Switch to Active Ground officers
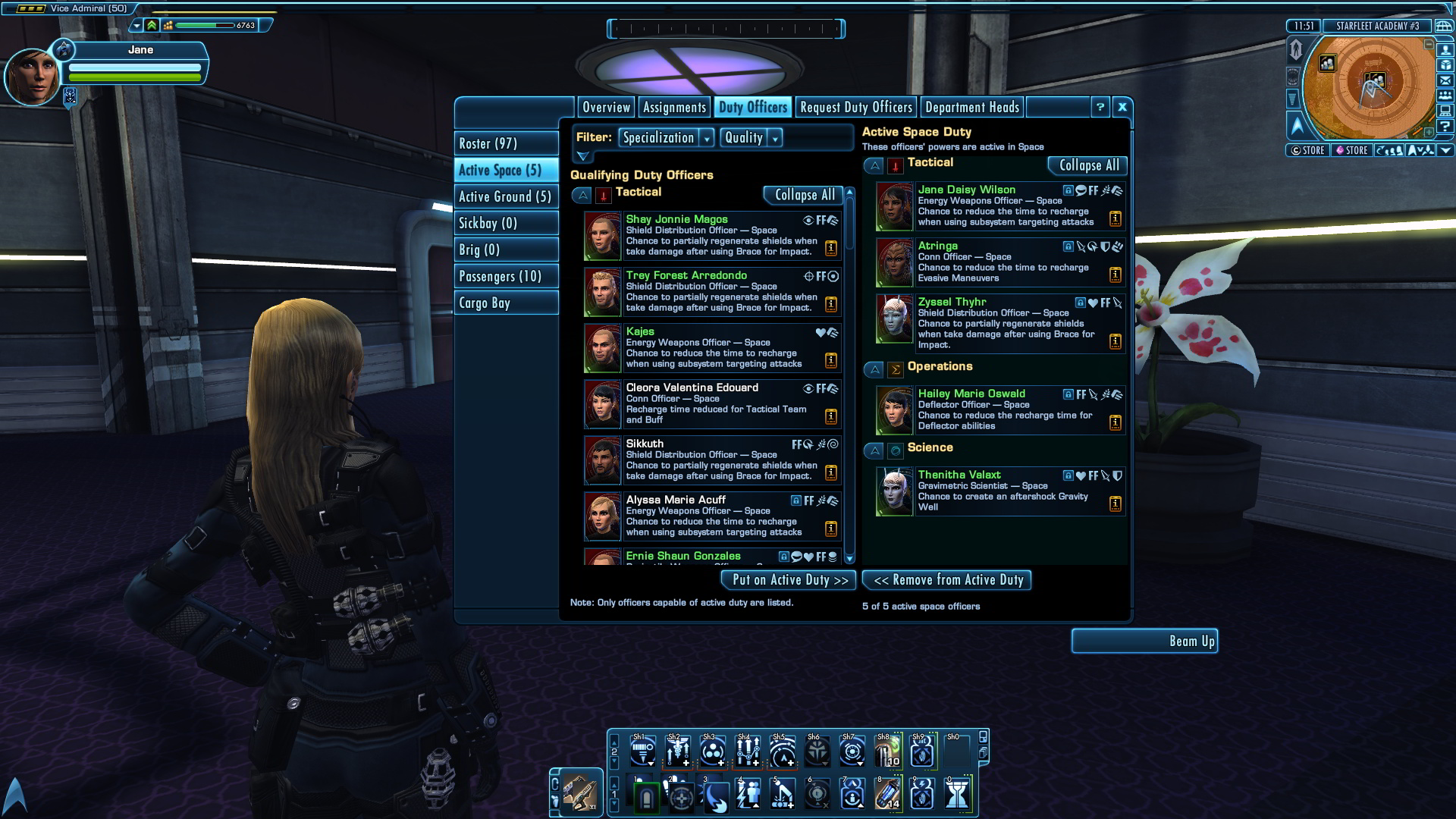The image size is (1456, 819). coord(506,196)
